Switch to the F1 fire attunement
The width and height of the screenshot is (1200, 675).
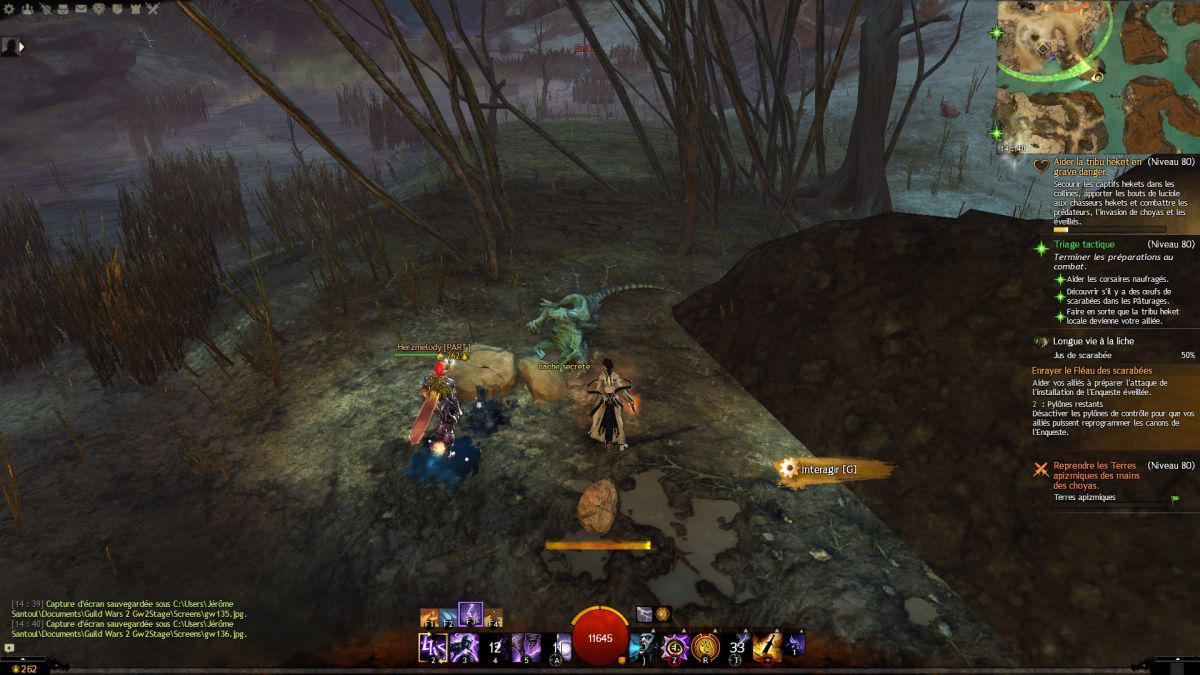point(431,617)
